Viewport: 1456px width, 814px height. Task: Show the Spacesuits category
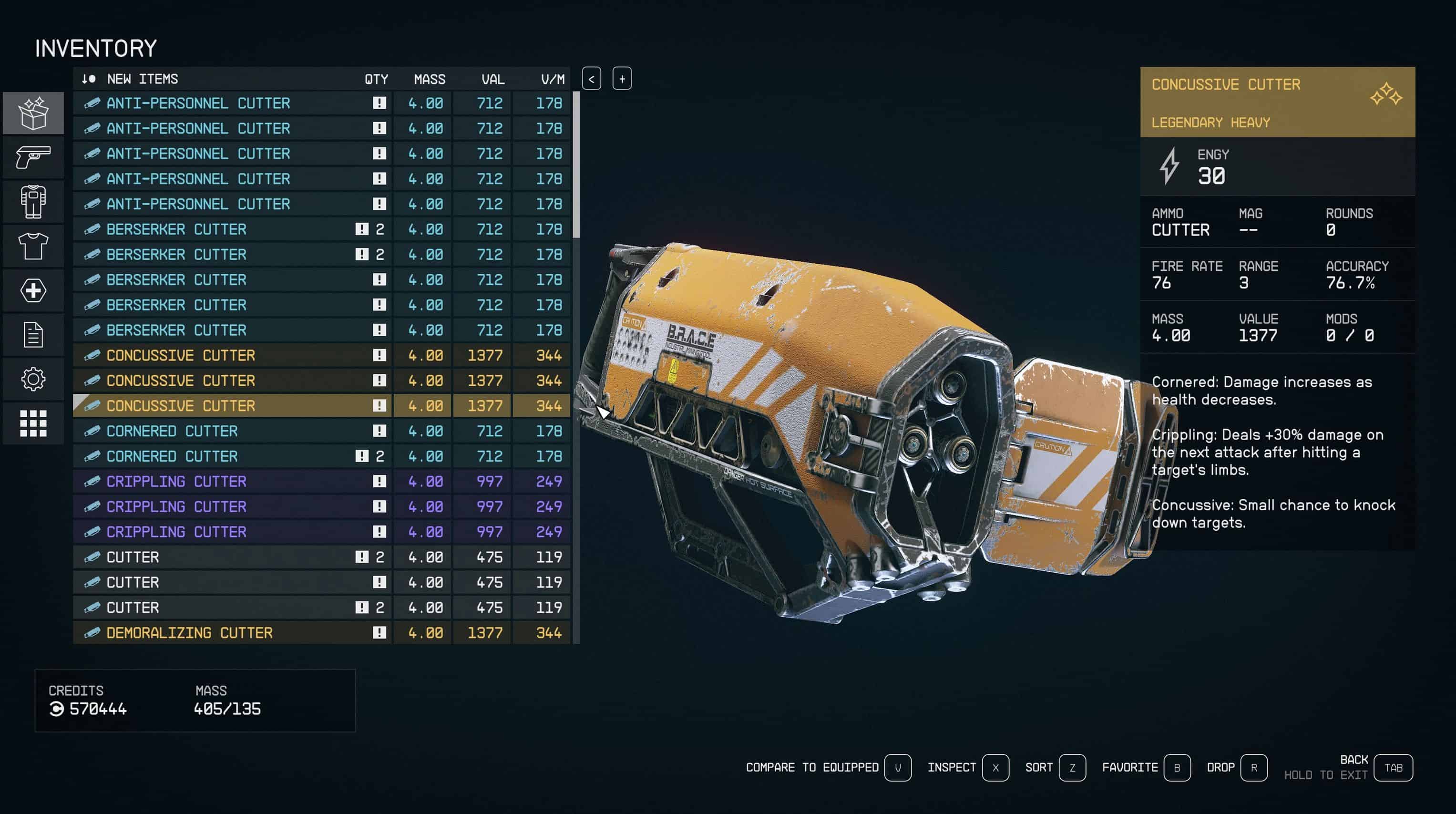(x=33, y=201)
